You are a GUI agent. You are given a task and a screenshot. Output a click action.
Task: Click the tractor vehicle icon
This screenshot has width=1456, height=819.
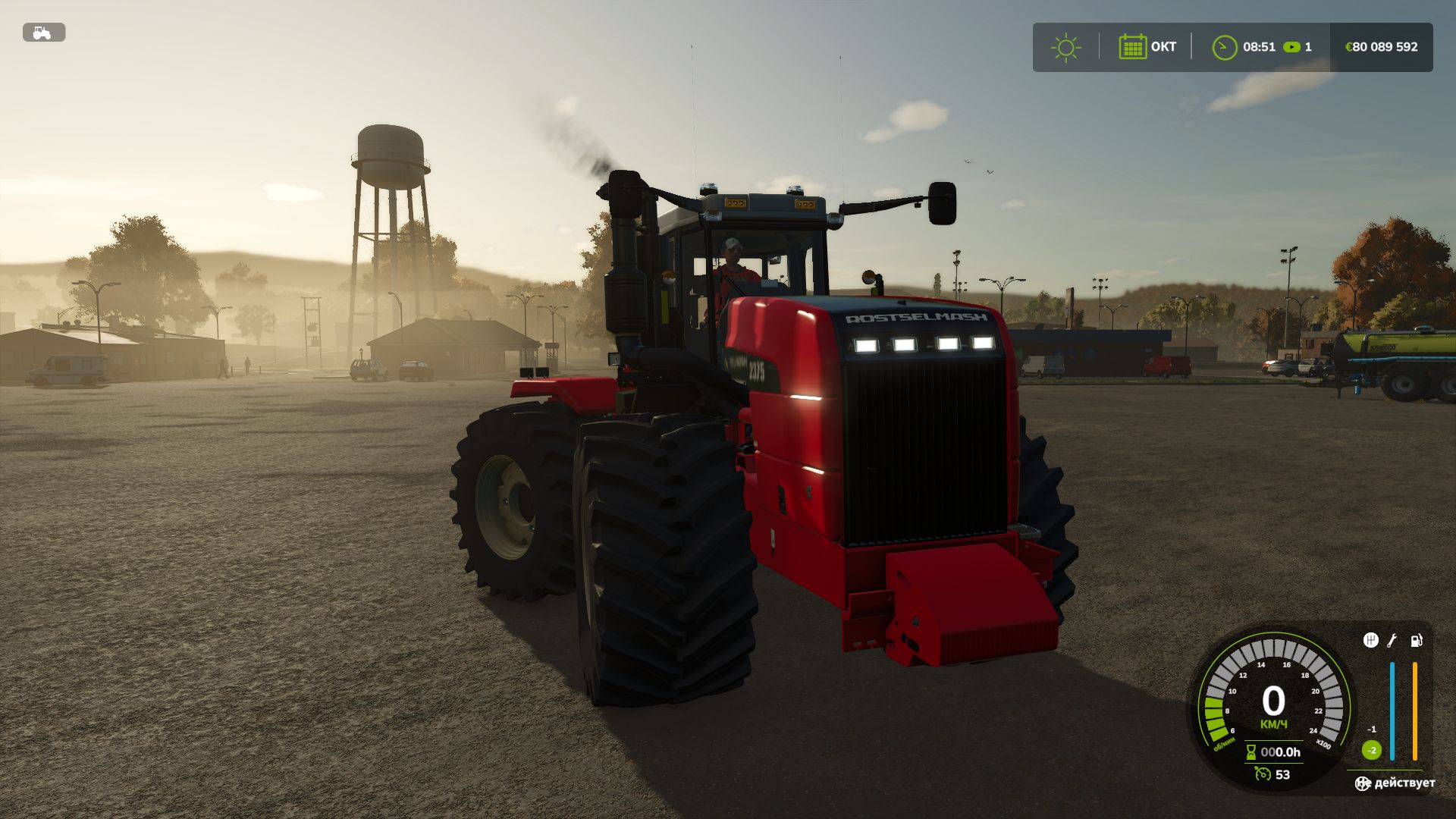click(x=43, y=33)
